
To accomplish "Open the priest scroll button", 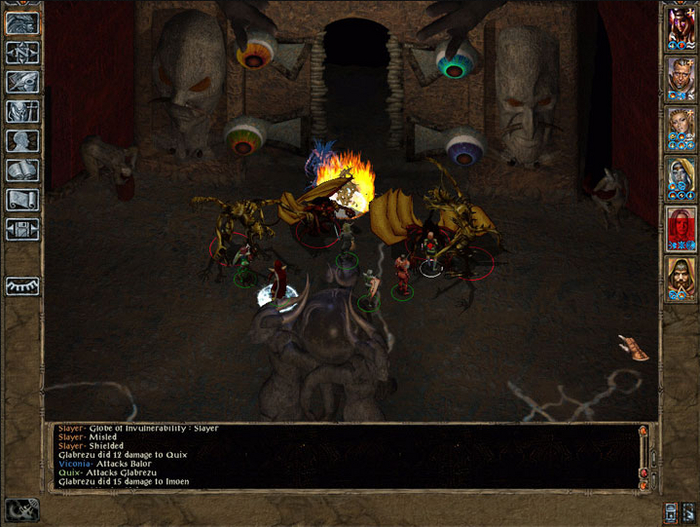I will click(22, 200).
